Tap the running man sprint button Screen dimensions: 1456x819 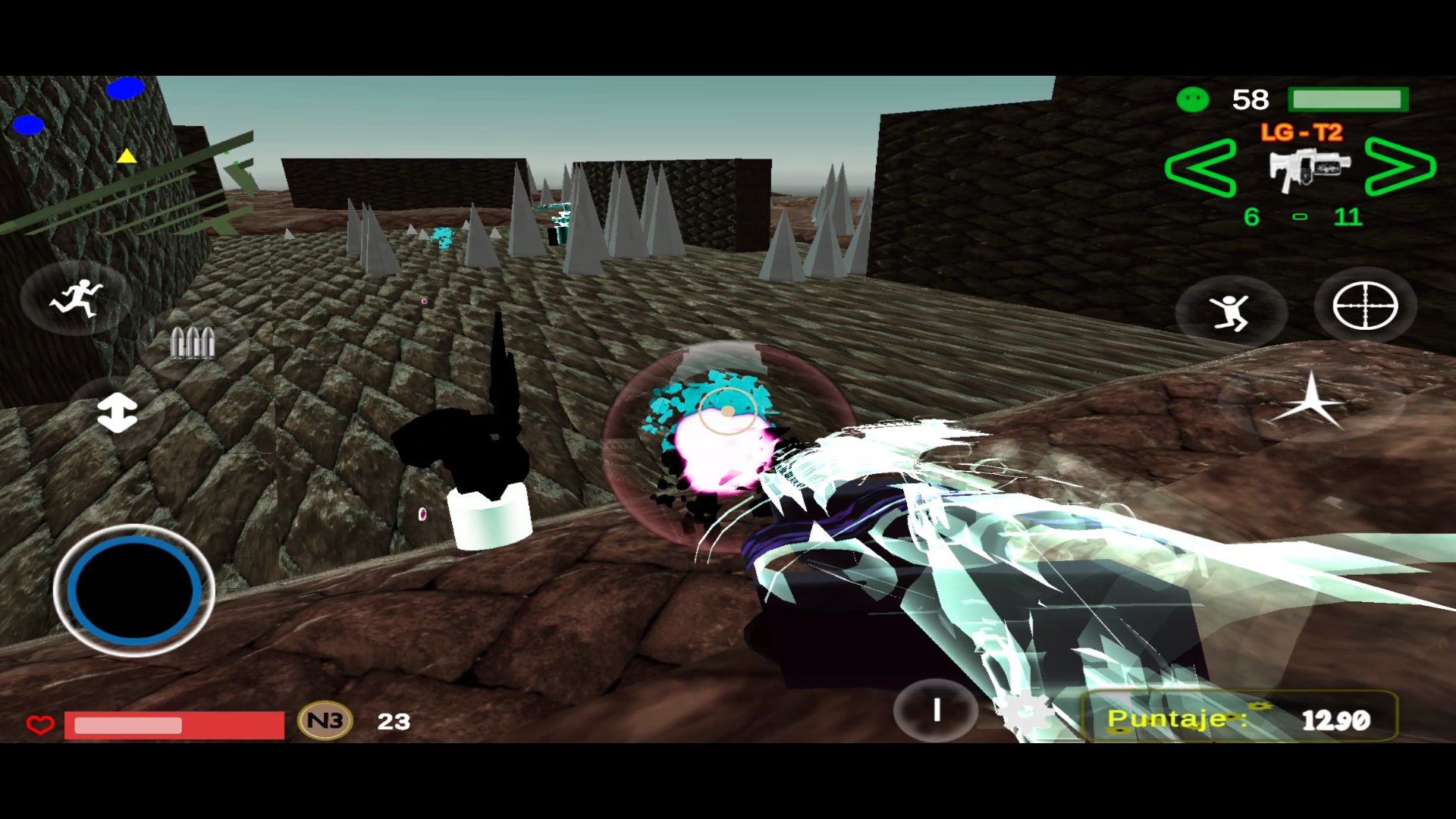76,298
